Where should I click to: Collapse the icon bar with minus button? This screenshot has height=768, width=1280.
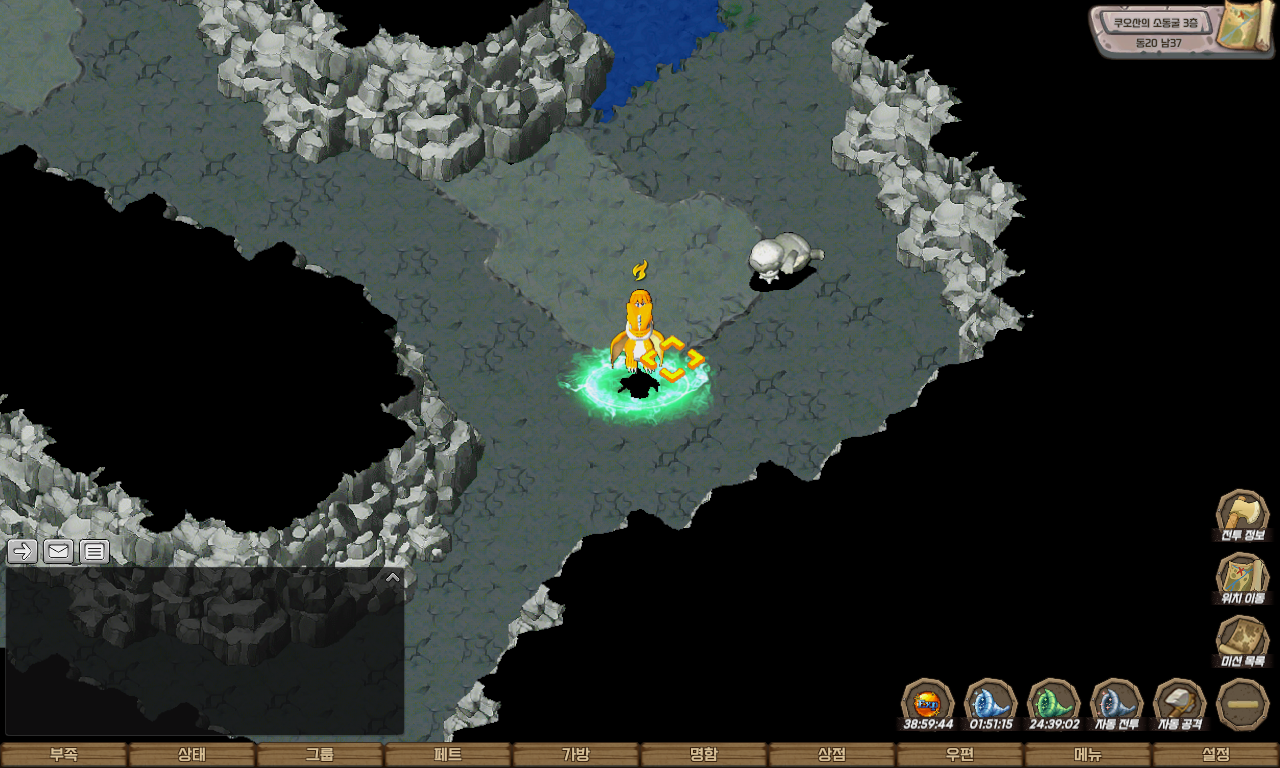[x=1243, y=704]
